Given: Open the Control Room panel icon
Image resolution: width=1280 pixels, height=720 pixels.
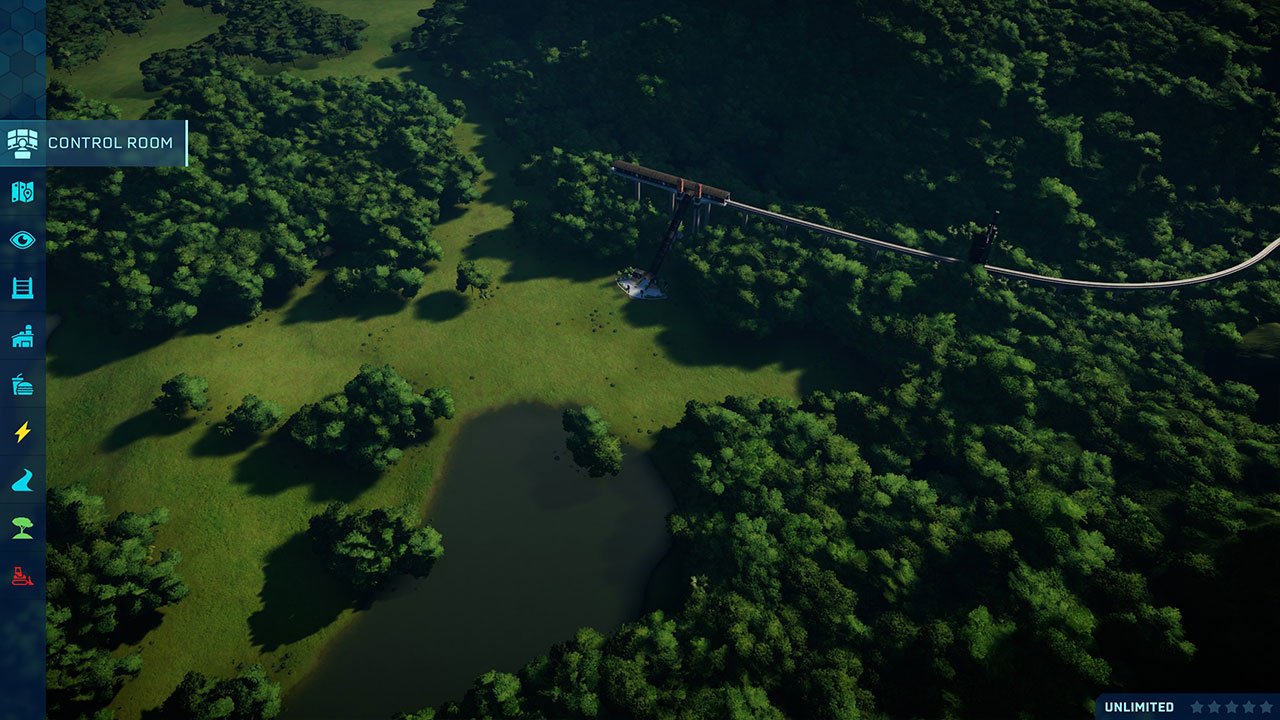Looking at the screenshot, I should click(22, 143).
